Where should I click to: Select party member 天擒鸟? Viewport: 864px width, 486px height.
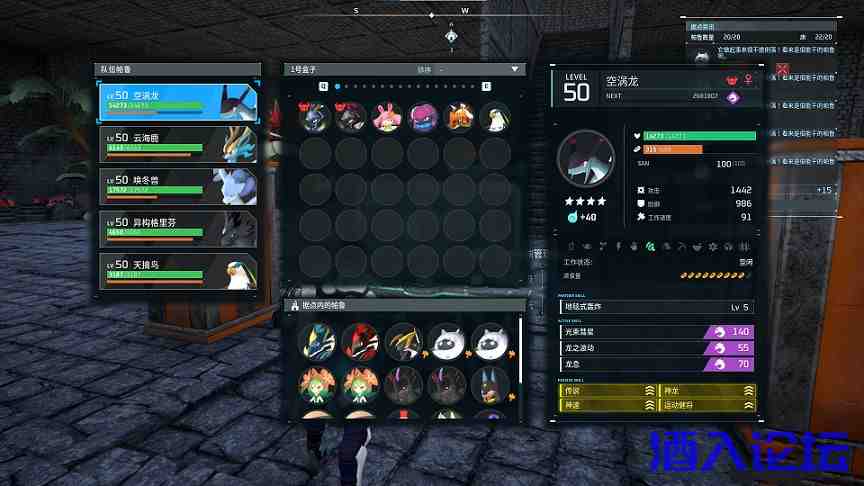(x=178, y=270)
